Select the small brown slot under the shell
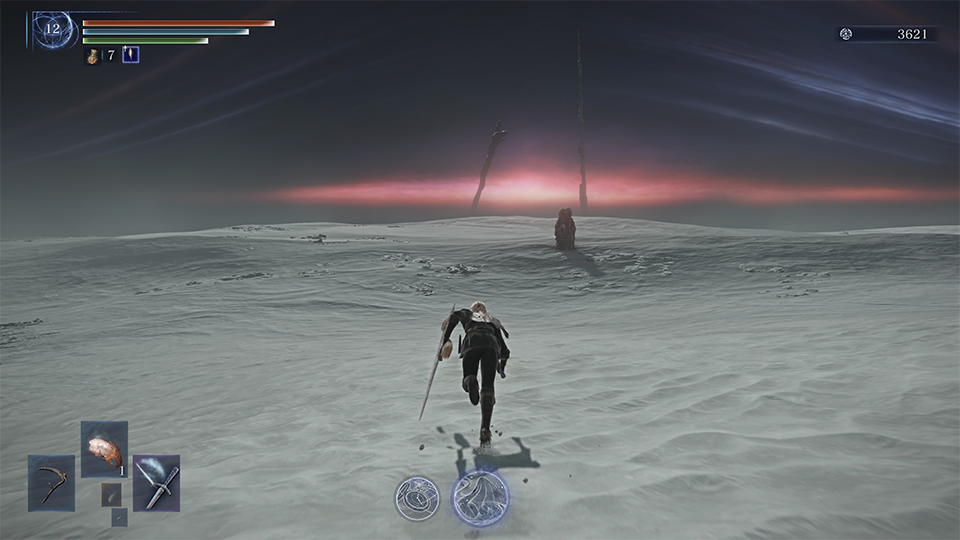 (x=111, y=494)
